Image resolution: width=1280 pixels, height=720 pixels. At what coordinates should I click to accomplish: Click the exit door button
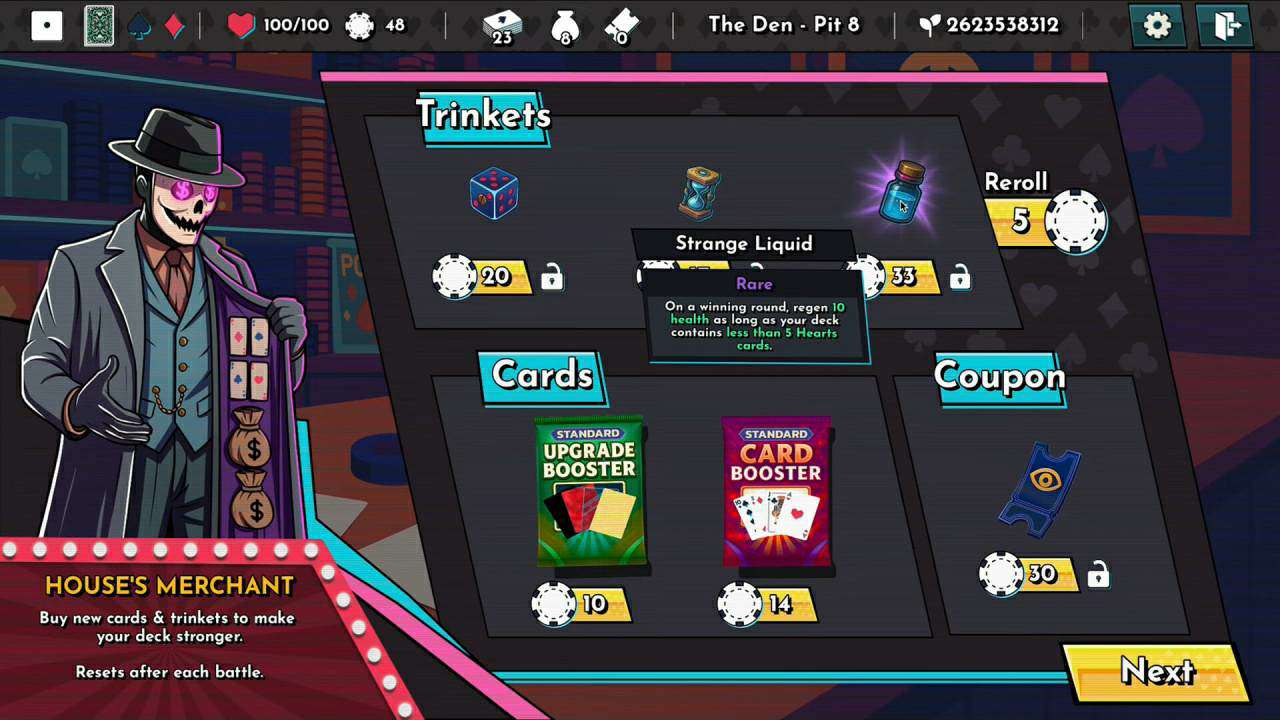1225,26
